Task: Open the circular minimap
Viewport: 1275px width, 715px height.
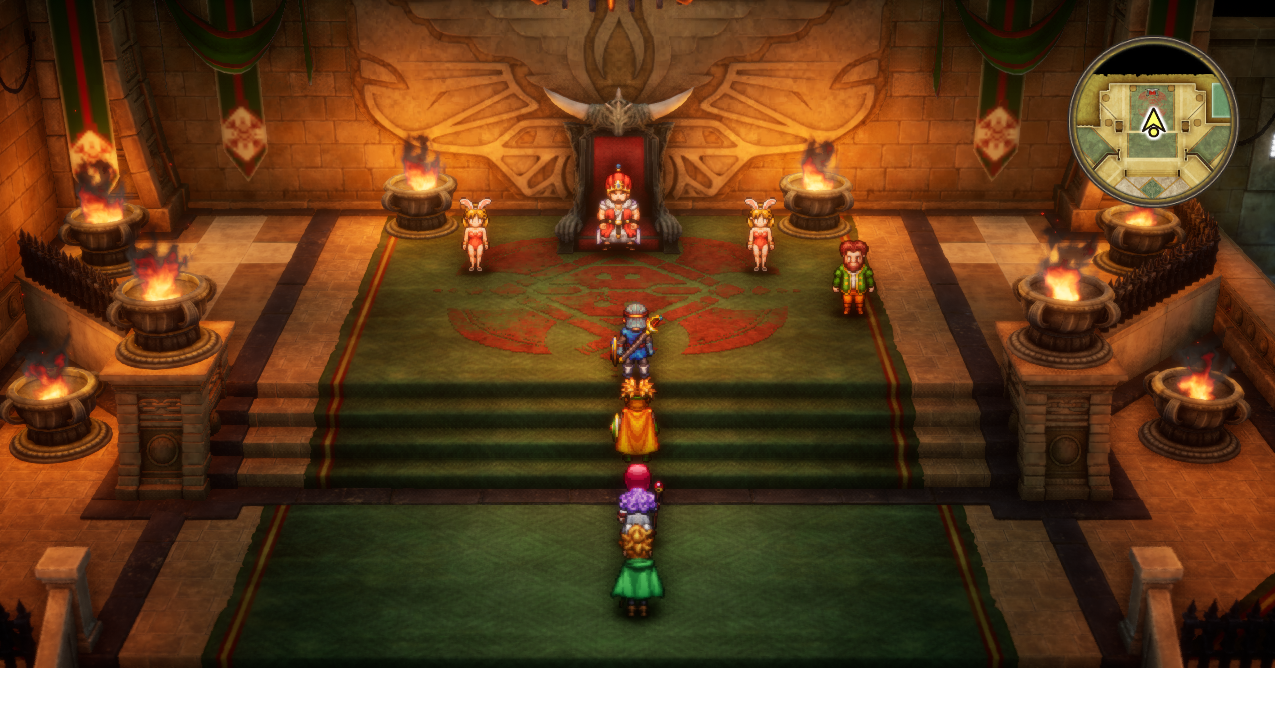Action: 1153,122
